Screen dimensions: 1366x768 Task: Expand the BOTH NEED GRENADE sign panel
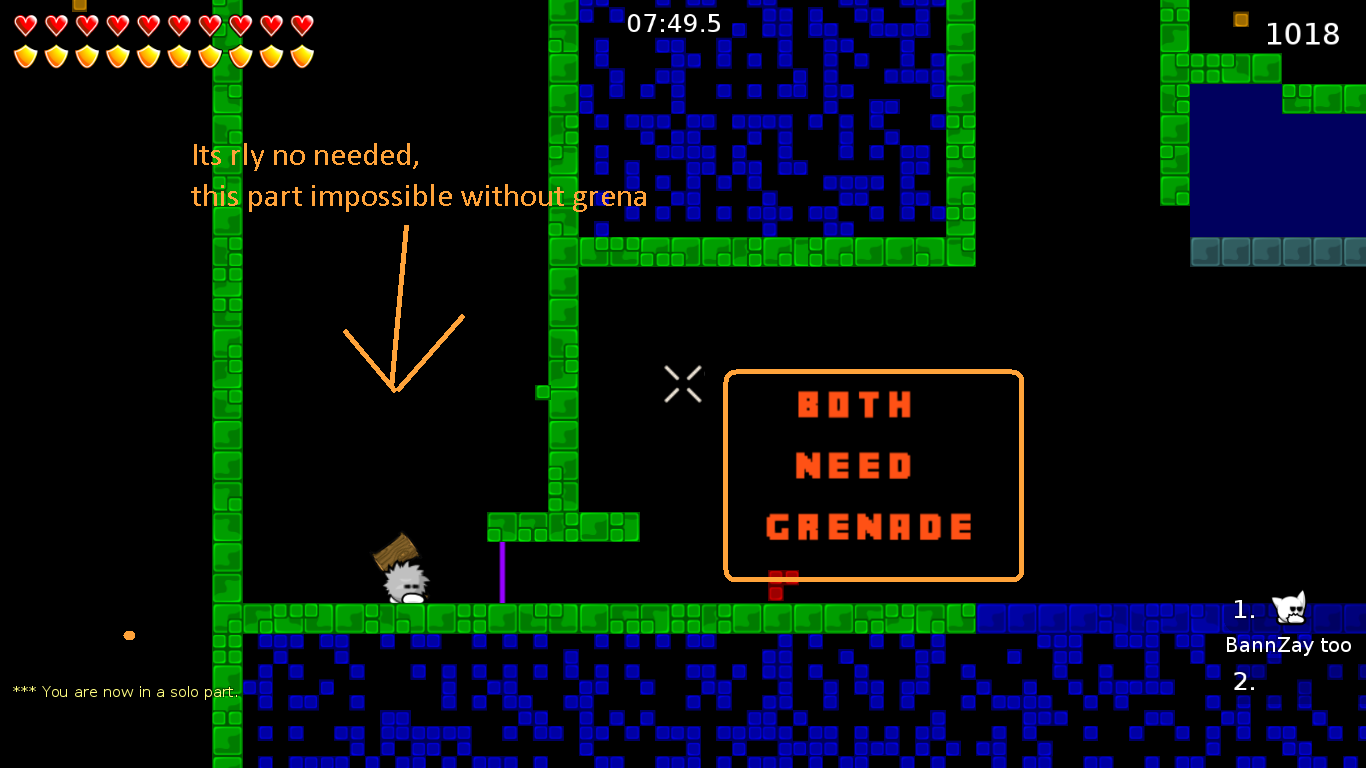pyautogui.click(x=873, y=474)
